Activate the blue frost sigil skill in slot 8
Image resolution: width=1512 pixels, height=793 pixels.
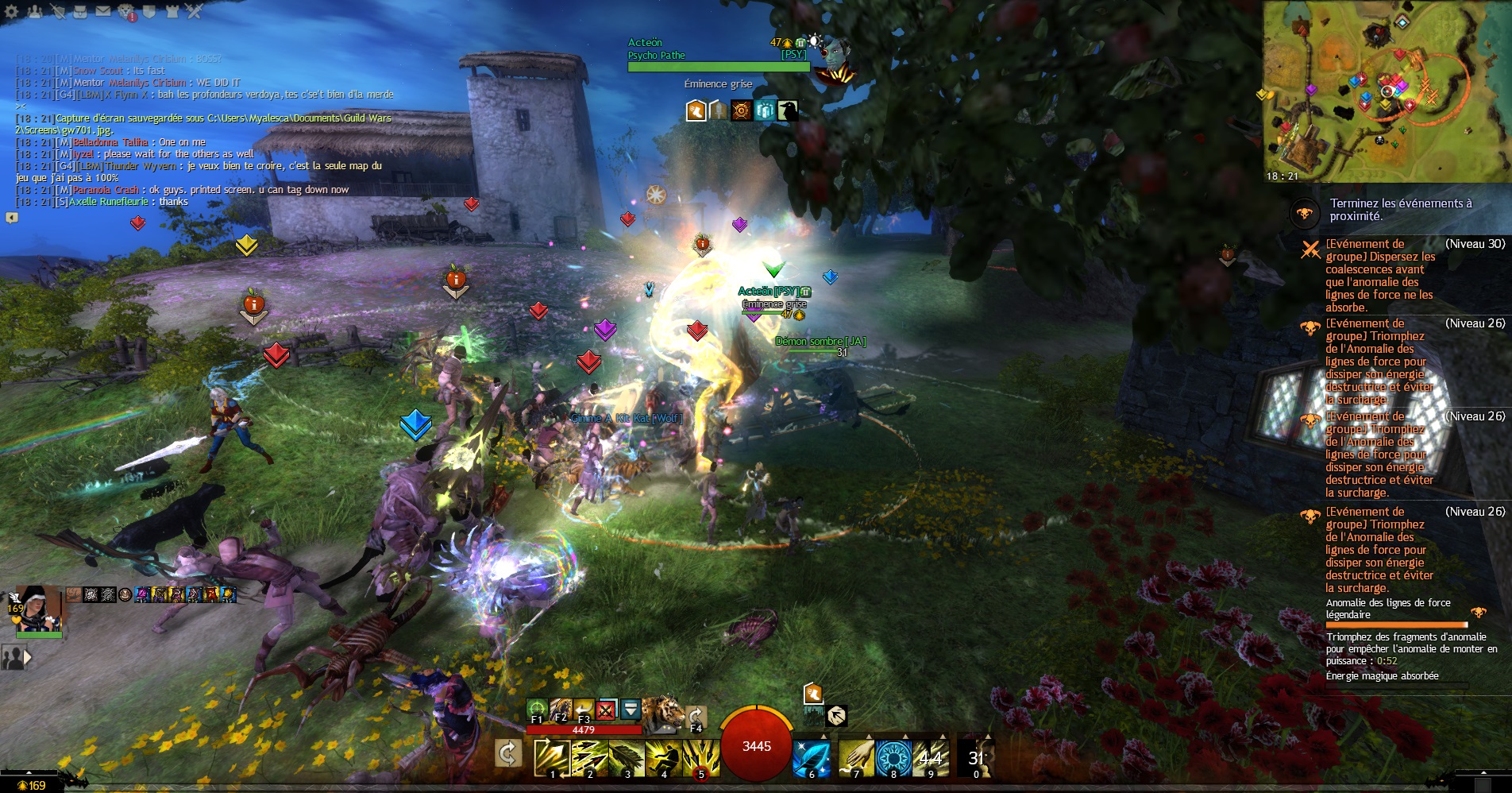(x=893, y=757)
